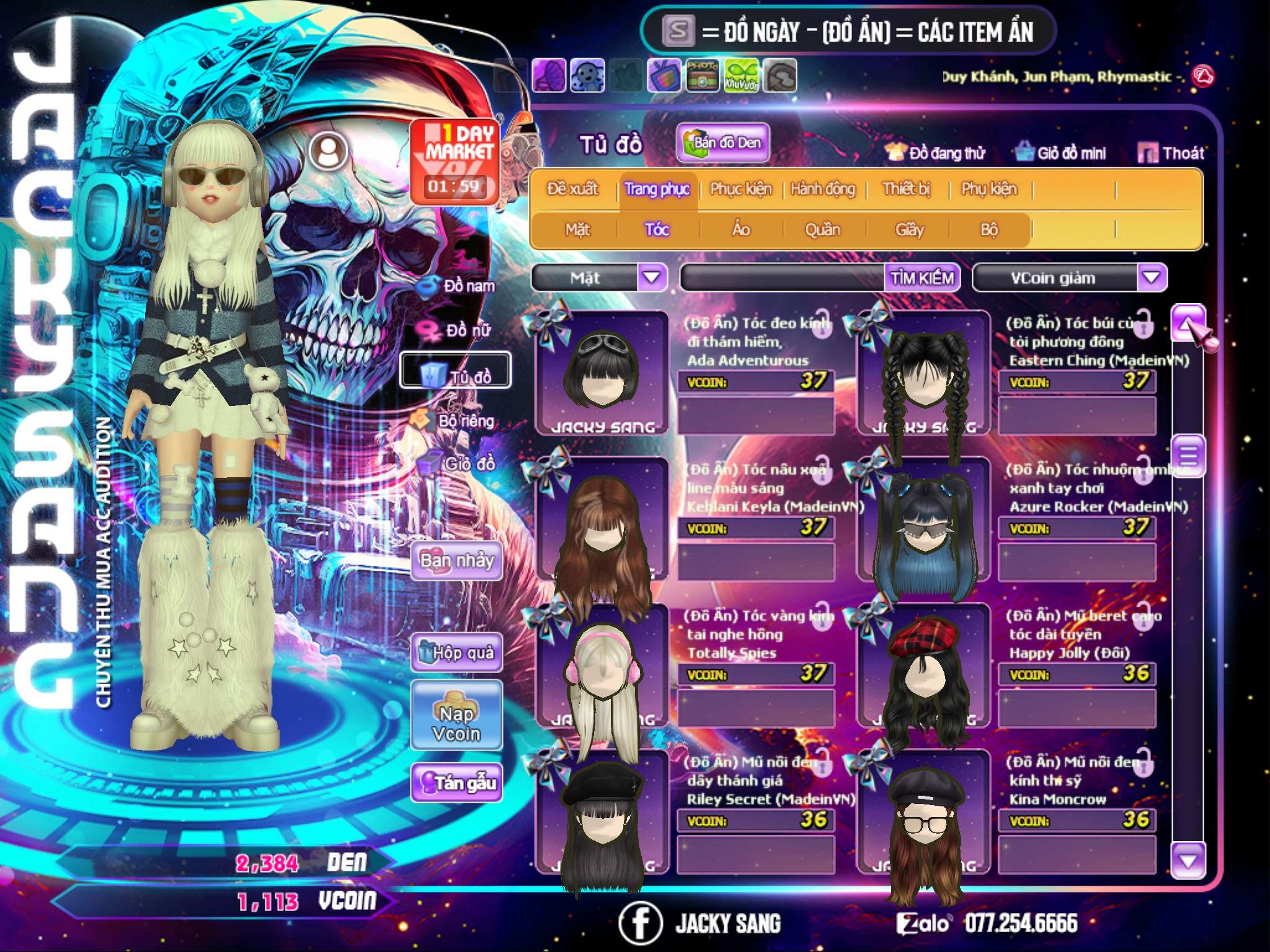Image resolution: width=1270 pixels, height=952 pixels.
Task: Select the Ada Adventurous goggles hair item
Action: coord(602,373)
